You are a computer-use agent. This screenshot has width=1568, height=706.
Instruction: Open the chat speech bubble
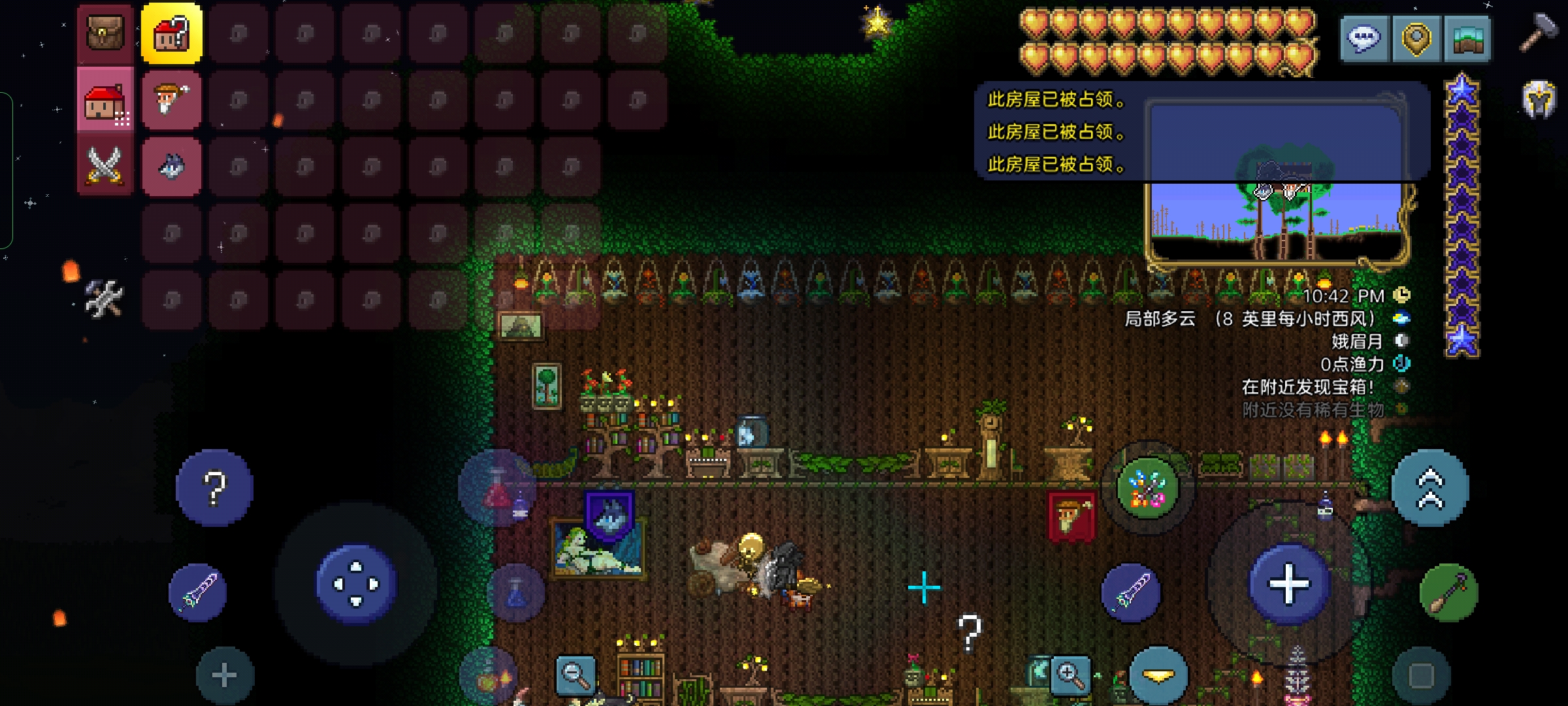point(1364,39)
